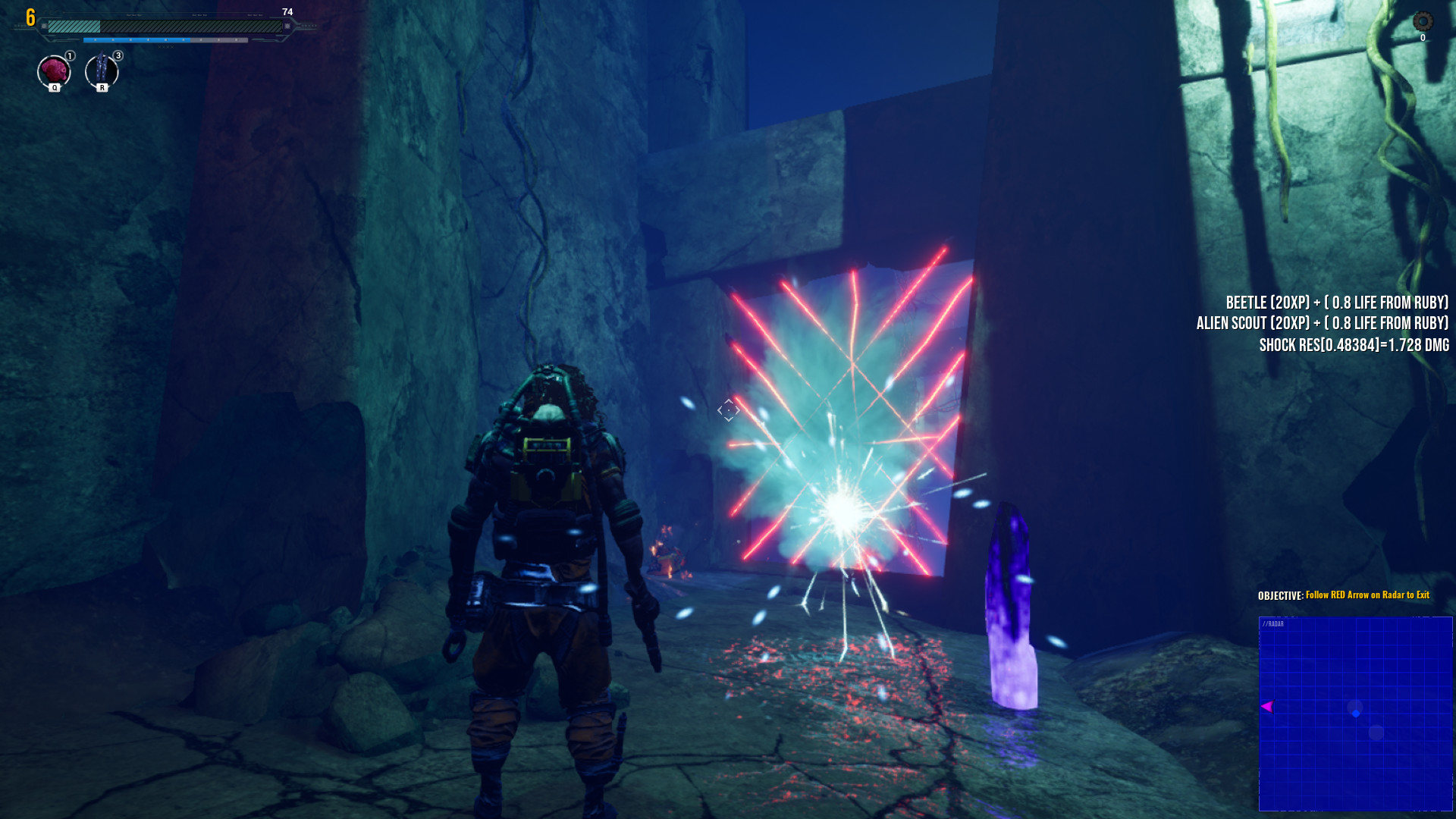
Task: Click the ammo counter showing 74
Action: click(287, 11)
